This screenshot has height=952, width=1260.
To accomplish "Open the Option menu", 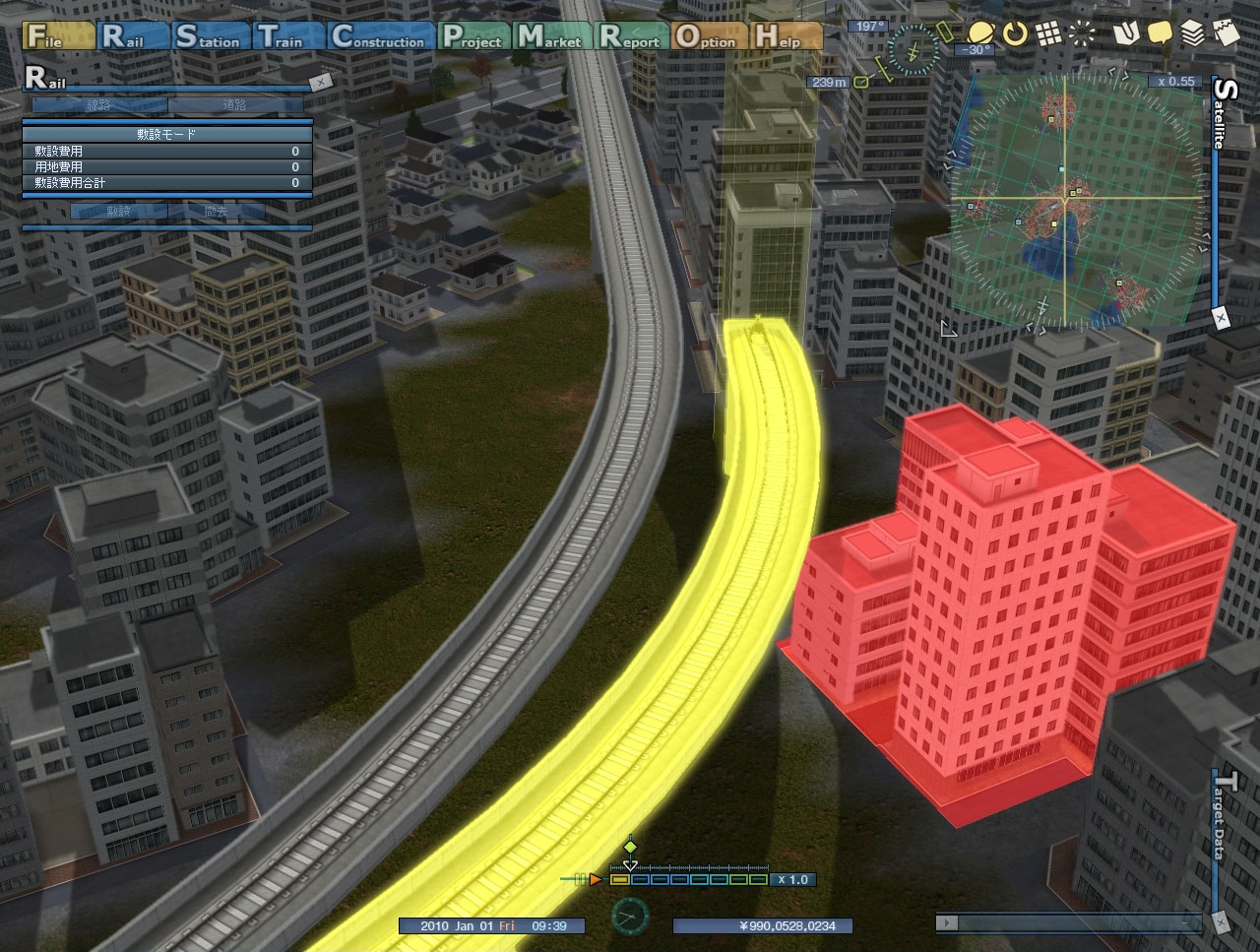I will (x=707, y=36).
